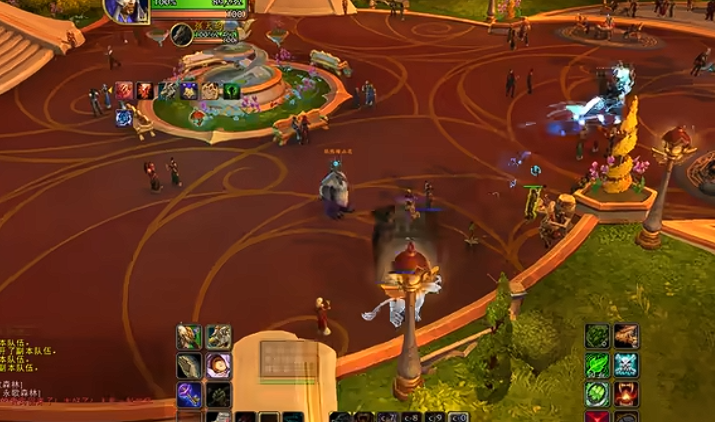This screenshot has height=422, width=715.
Task: Activate the four-leaf clover ability
Action: (598, 394)
